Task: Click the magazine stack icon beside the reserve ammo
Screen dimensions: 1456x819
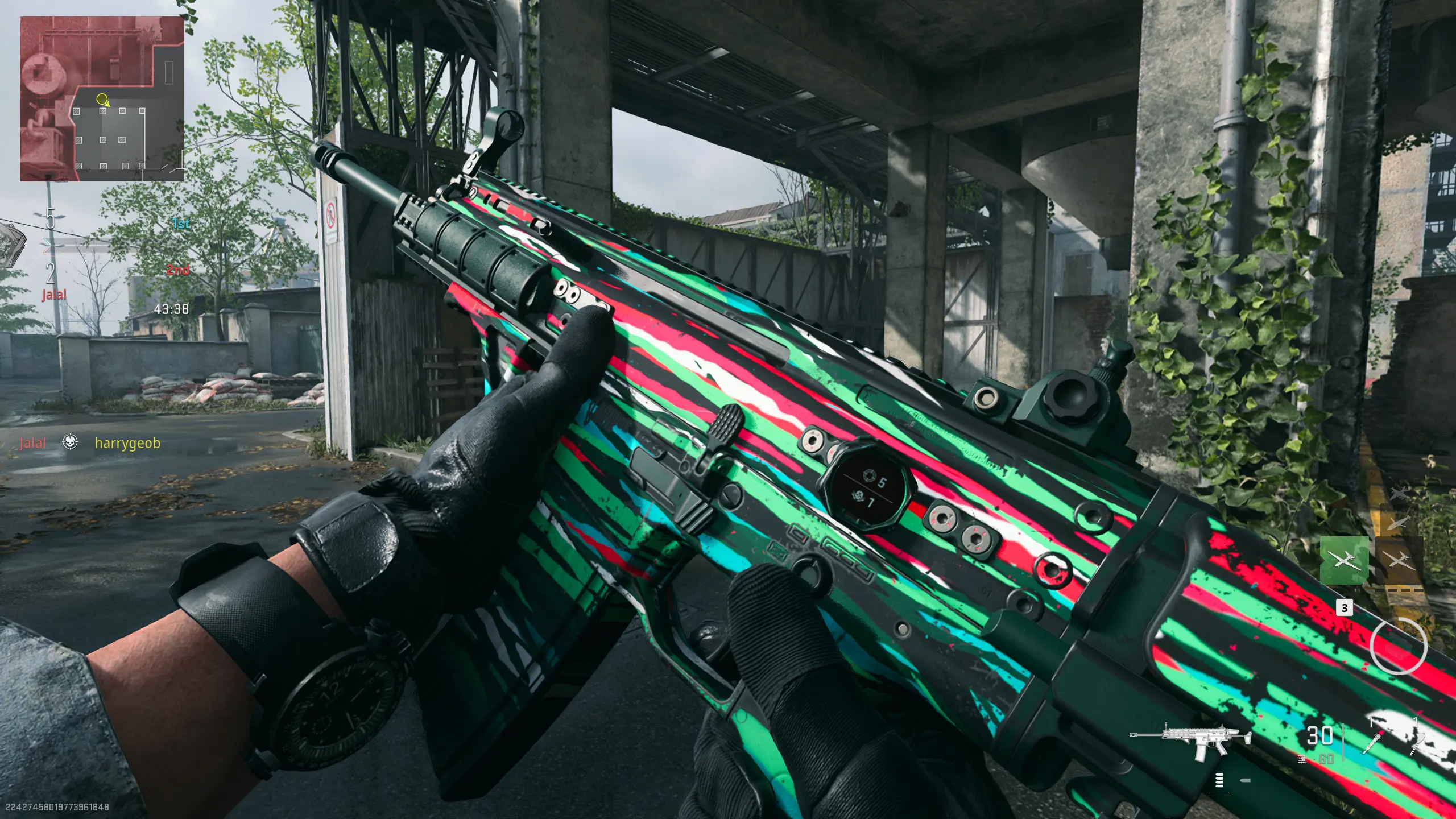Action: pos(1302,759)
